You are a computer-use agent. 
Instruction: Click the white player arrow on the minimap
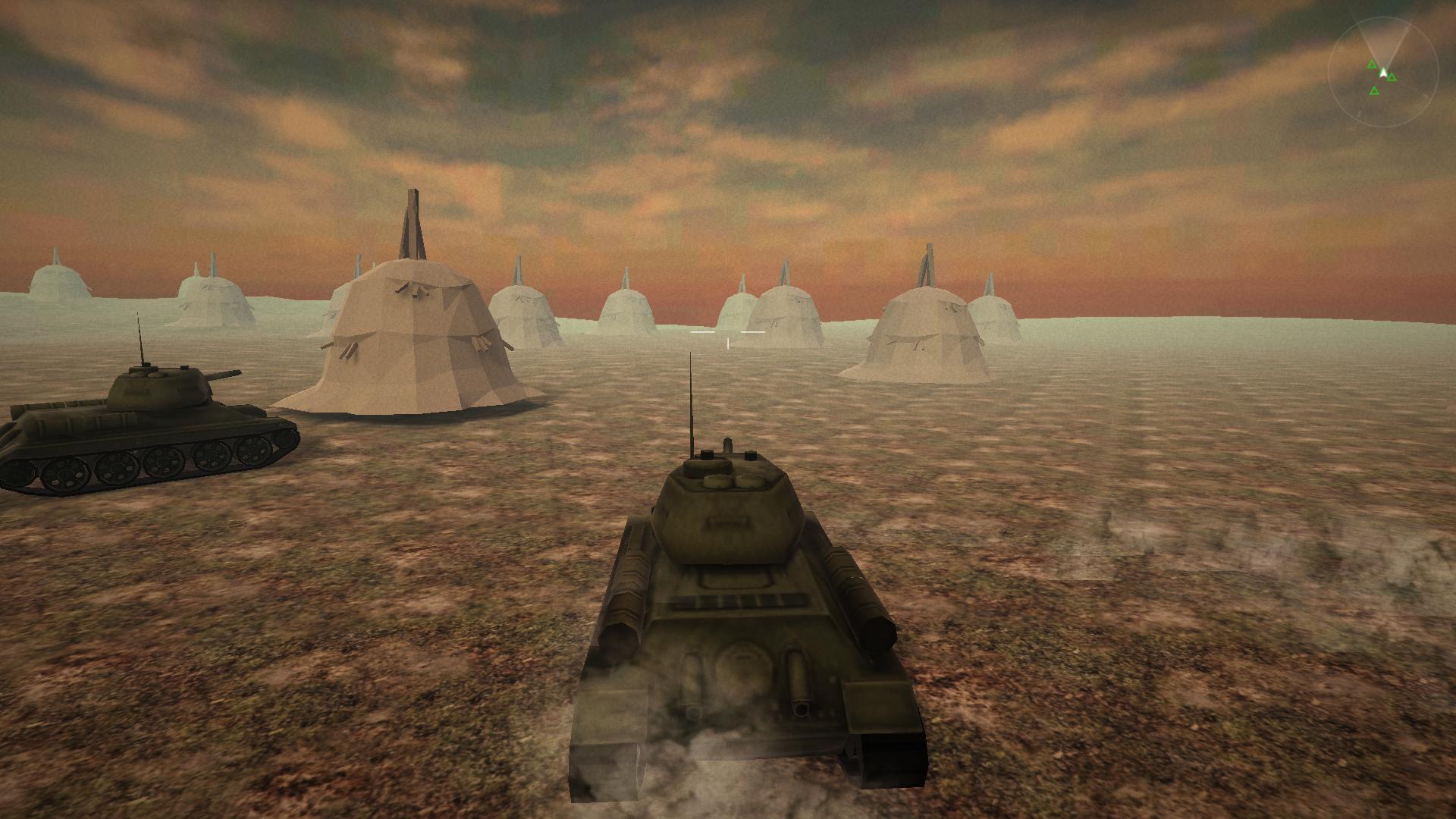(x=1383, y=74)
